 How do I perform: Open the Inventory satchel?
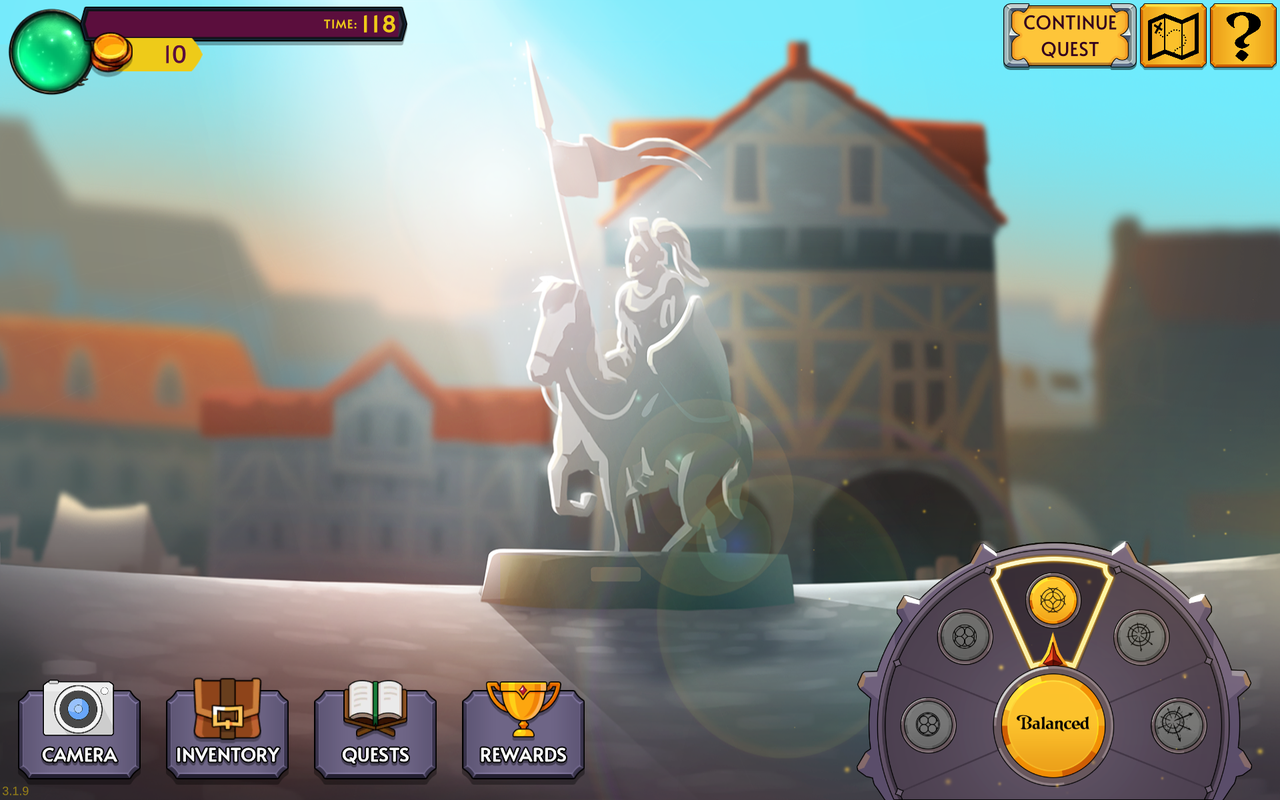(227, 711)
